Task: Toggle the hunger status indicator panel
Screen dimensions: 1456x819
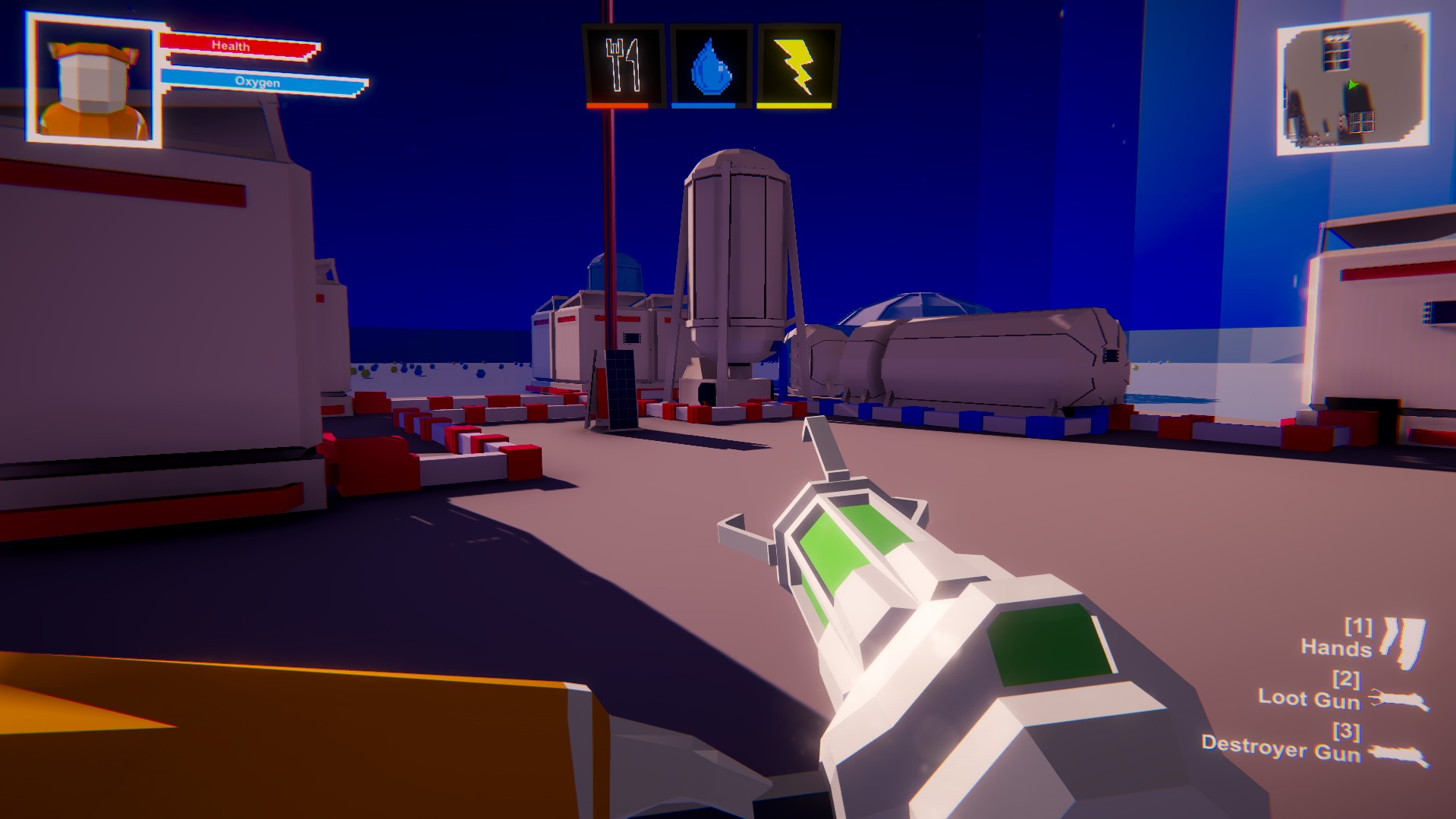Action: [624, 65]
